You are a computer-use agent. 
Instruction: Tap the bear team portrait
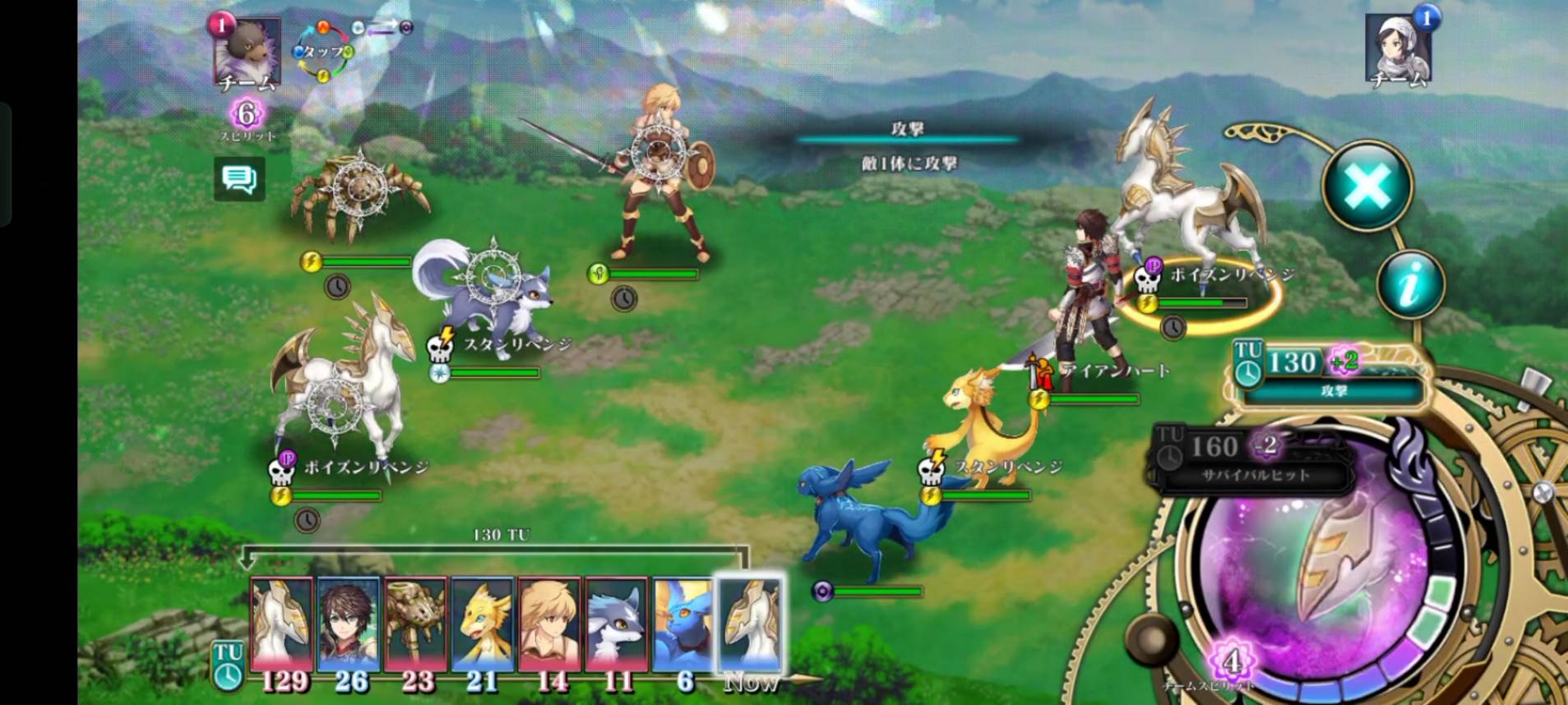coord(247,51)
